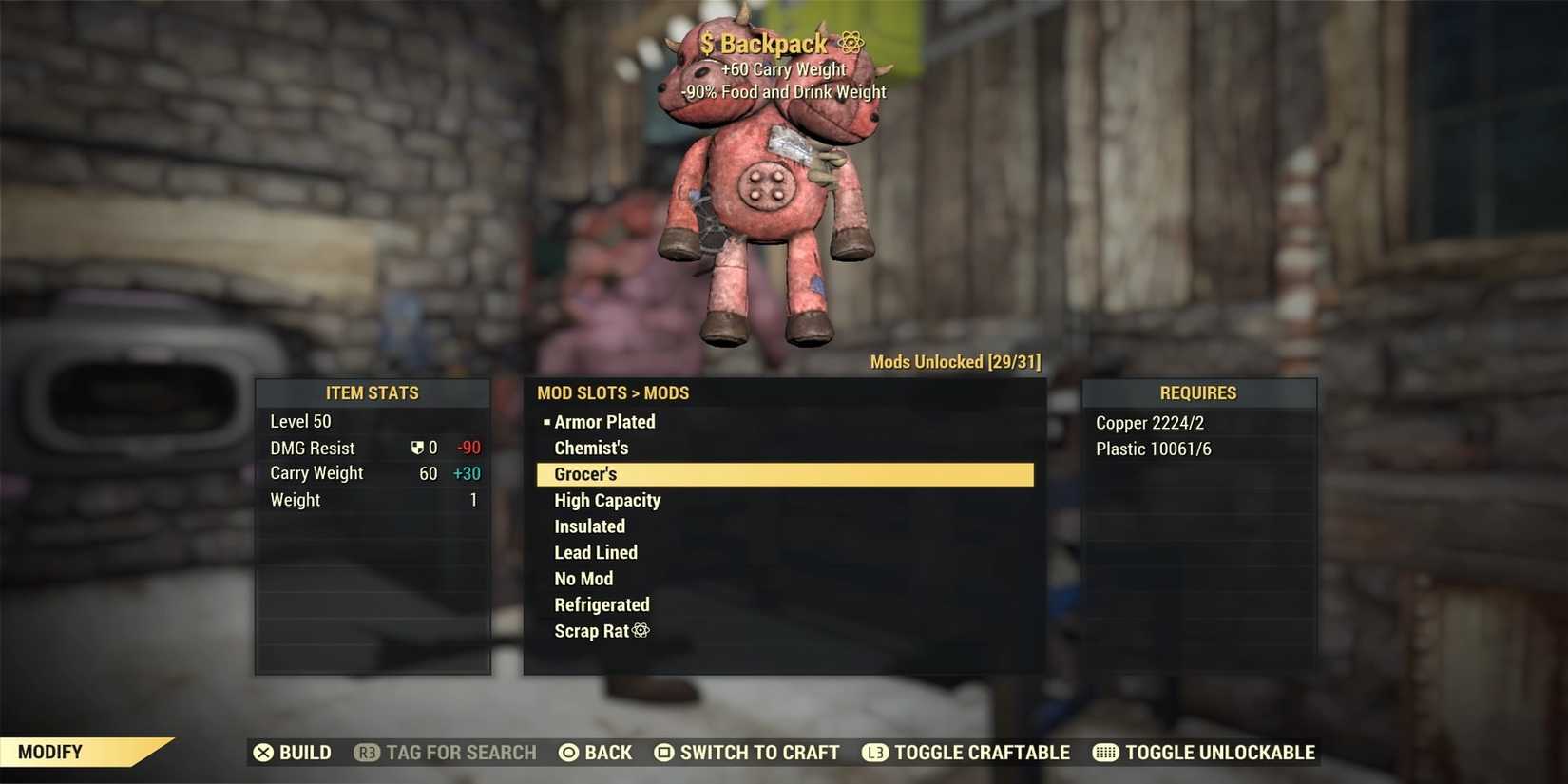Viewport: 1568px width, 784px height.
Task: Expand the ITEM STATS panel header
Action: [x=373, y=392]
